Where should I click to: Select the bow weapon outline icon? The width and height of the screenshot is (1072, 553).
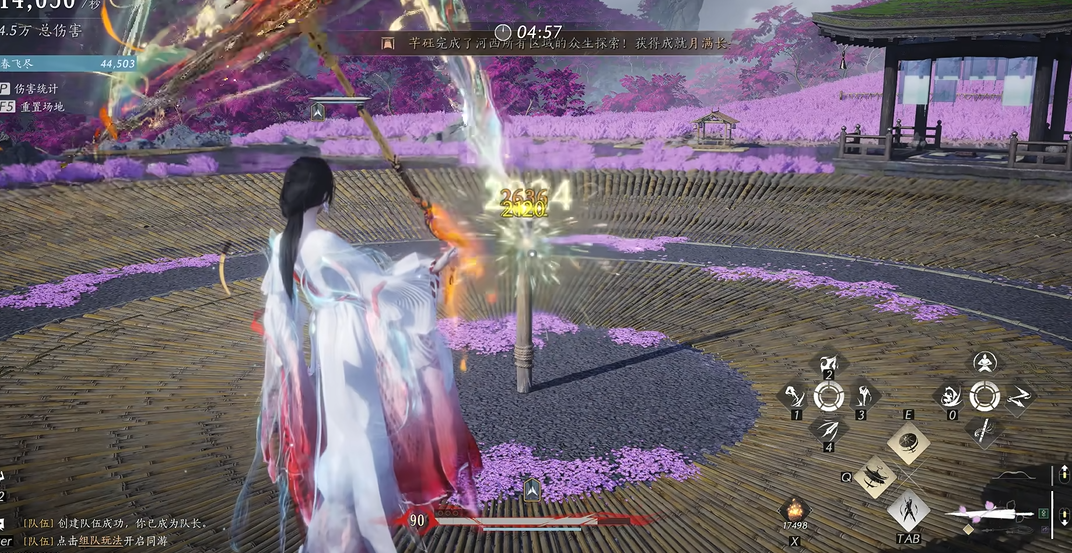[1015, 474]
